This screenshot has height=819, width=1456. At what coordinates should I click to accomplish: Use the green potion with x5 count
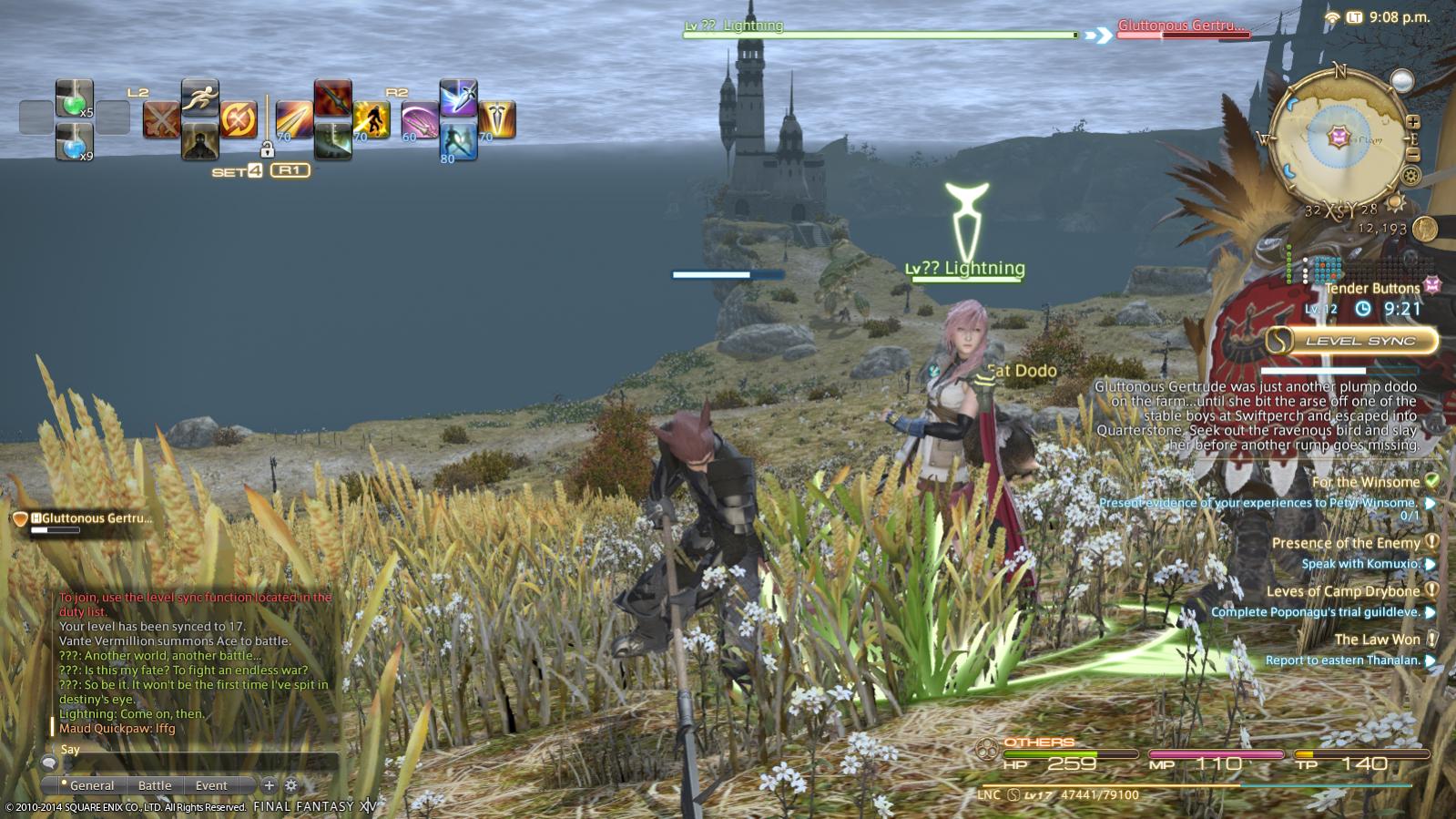(73, 98)
